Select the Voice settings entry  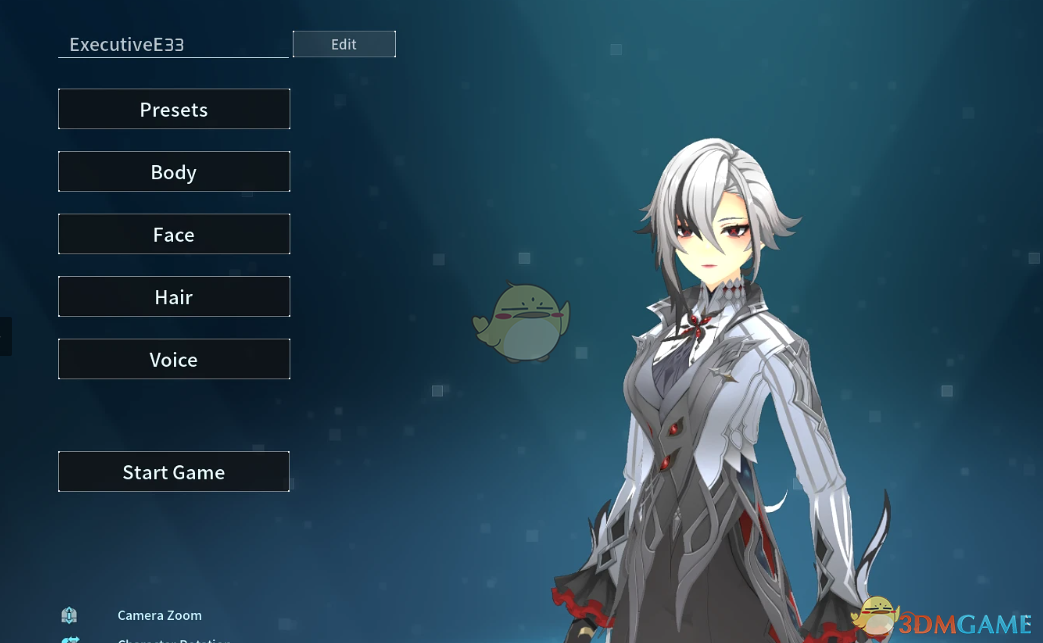(174, 359)
